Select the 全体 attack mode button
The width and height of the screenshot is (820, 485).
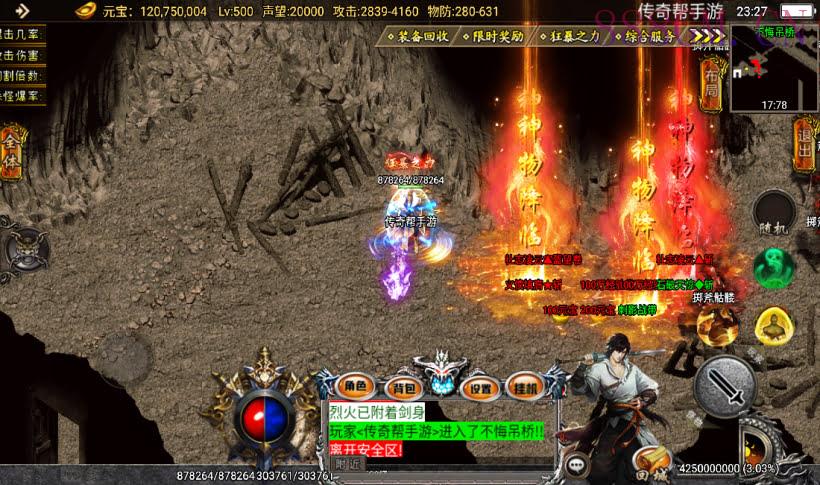tap(12, 152)
